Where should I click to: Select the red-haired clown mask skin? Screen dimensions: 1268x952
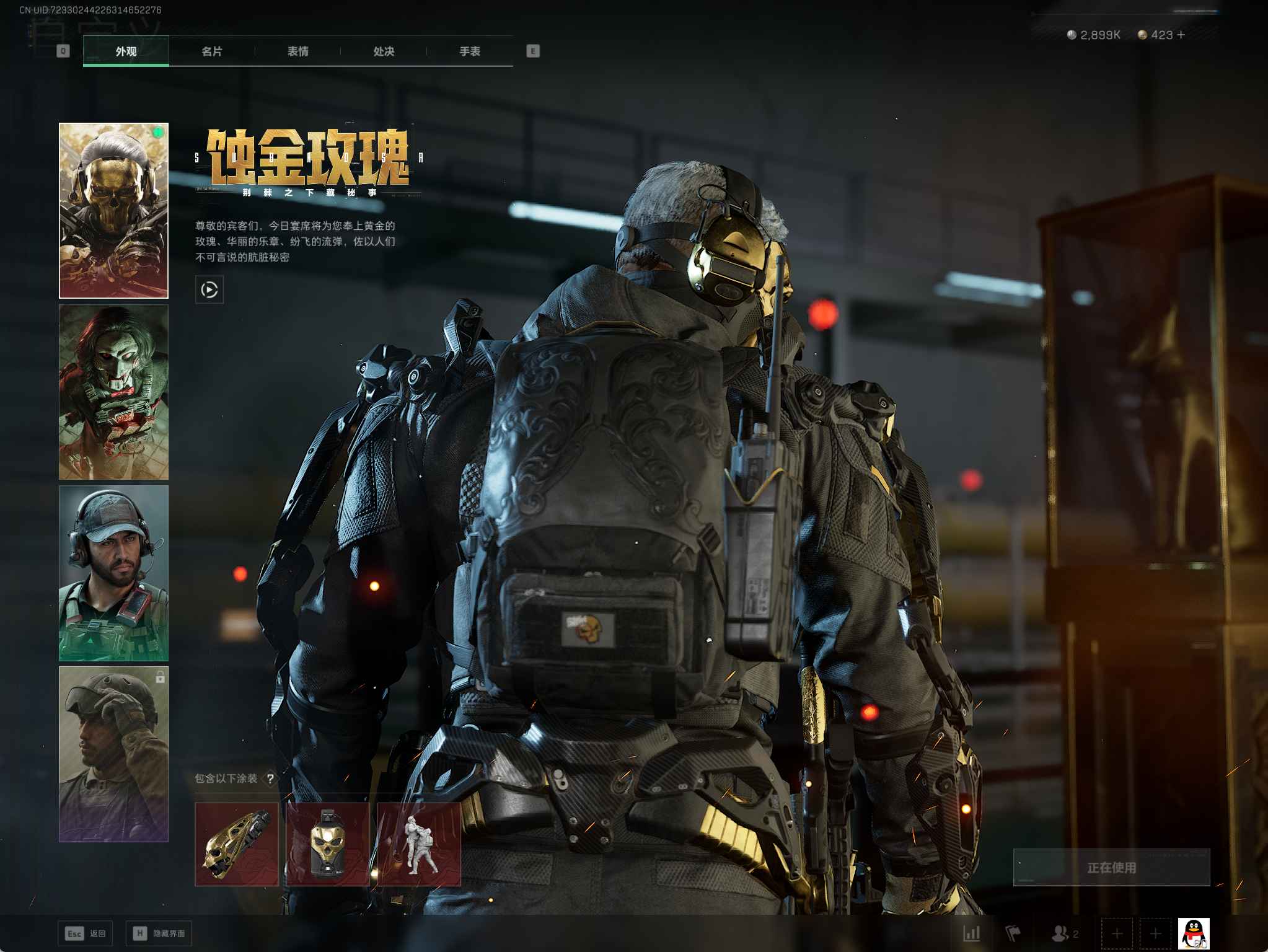(x=113, y=392)
